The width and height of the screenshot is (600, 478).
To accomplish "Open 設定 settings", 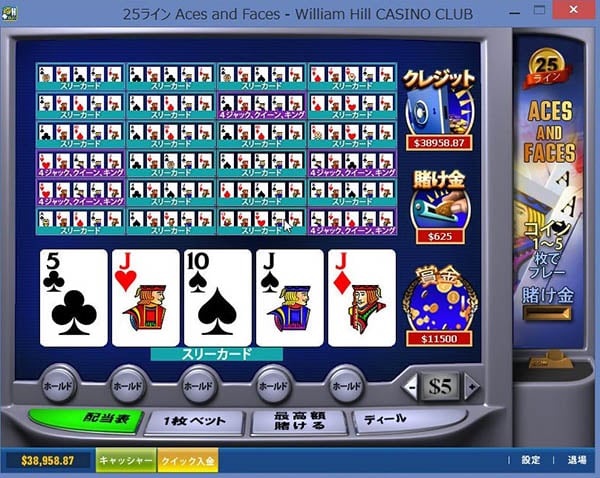I will 530,461.
